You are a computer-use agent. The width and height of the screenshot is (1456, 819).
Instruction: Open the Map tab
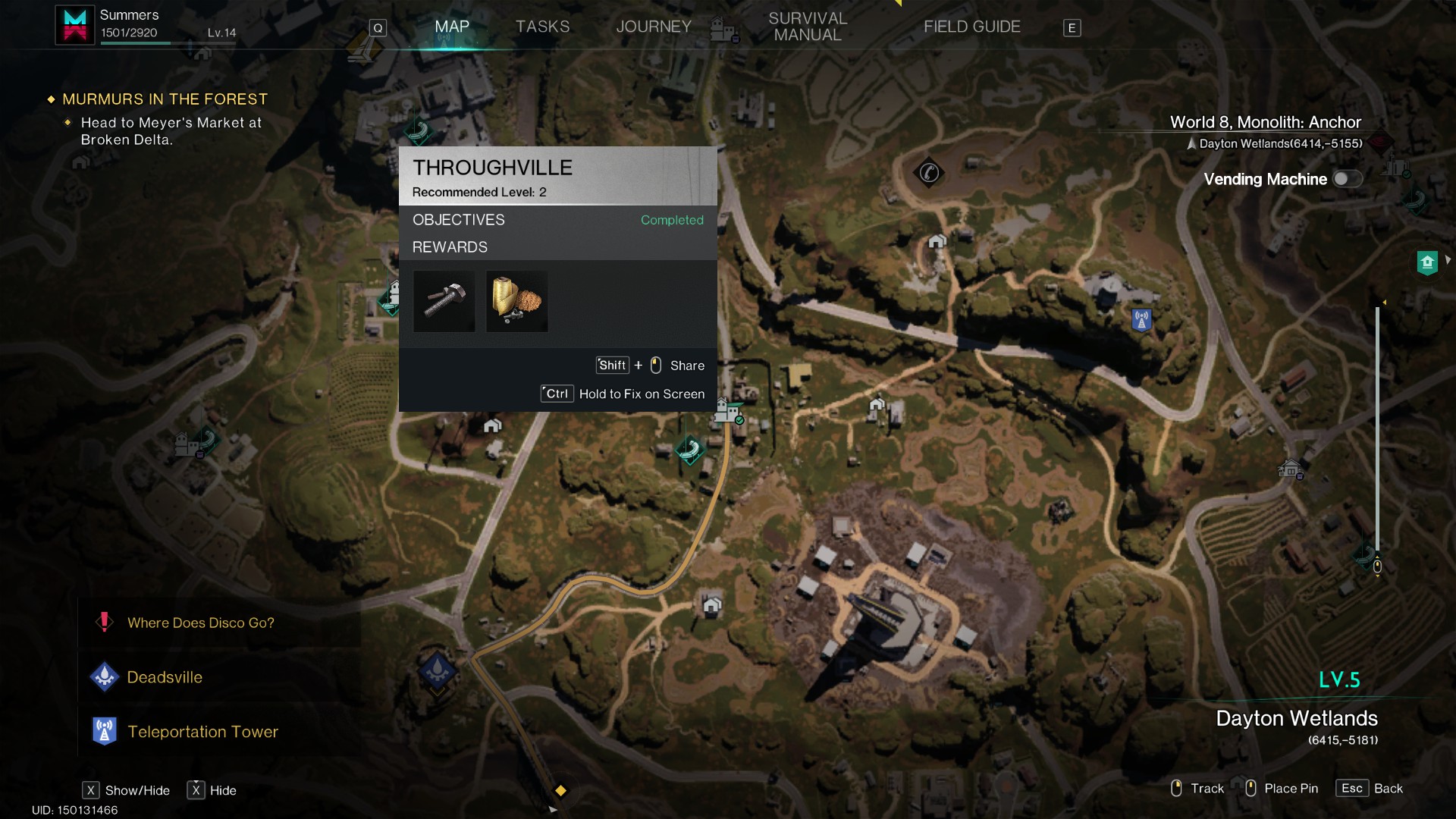[x=452, y=27]
